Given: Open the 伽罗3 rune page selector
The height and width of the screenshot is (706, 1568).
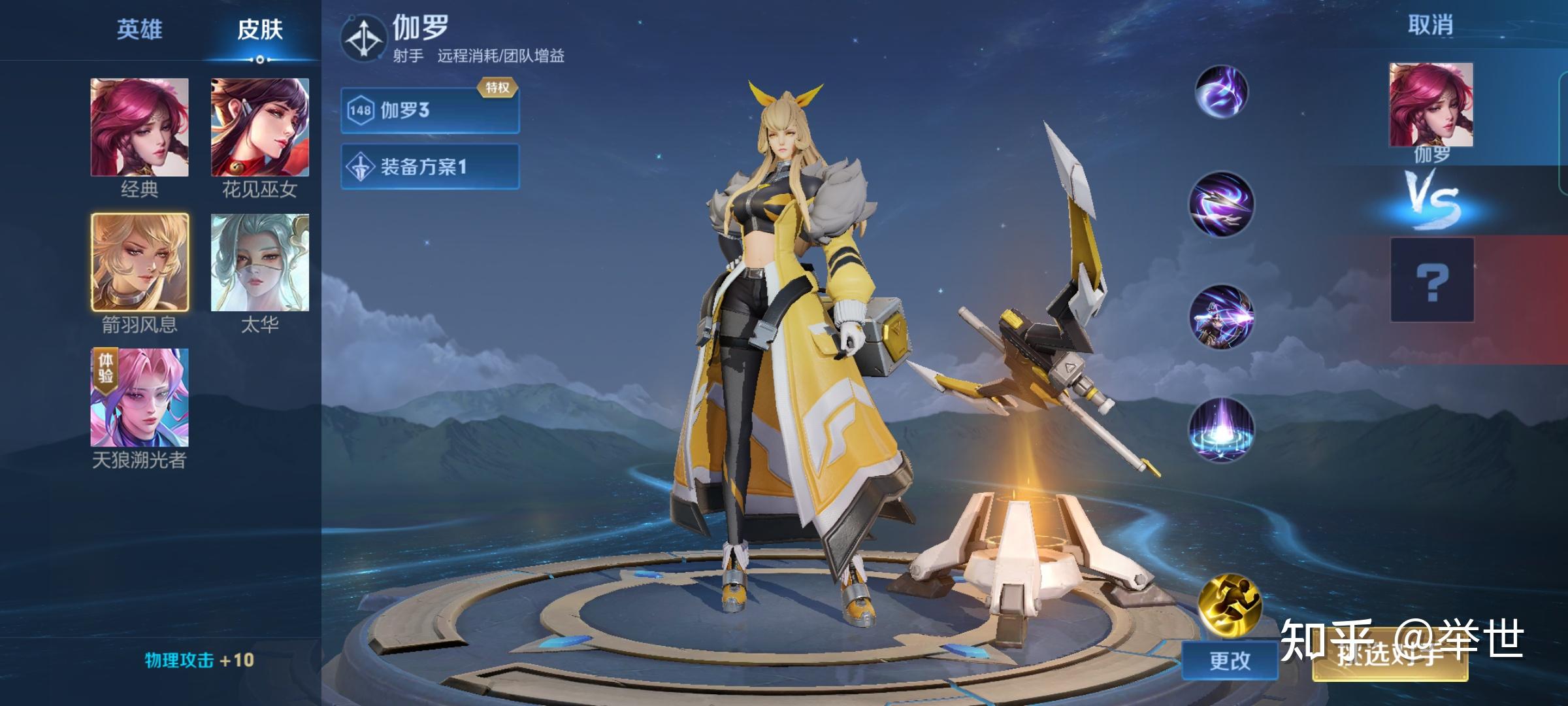Looking at the screenshot, I should click(x=430, y=110).
